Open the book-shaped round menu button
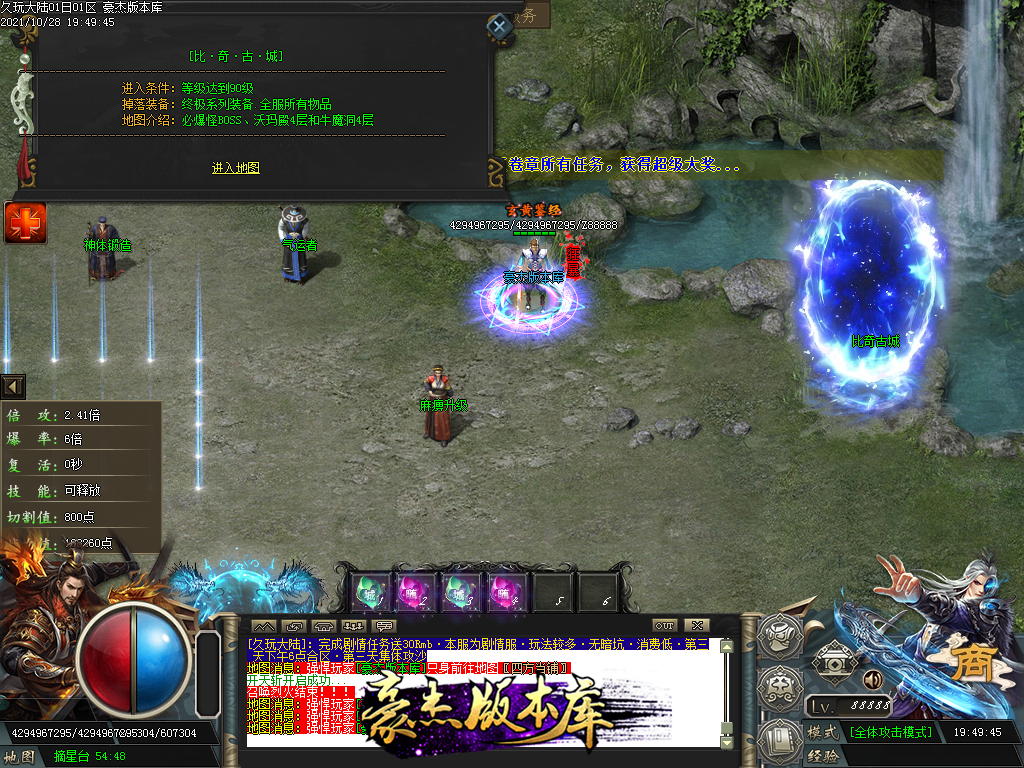The width and height of the screenshot is (1024, 768). point(777,740)
